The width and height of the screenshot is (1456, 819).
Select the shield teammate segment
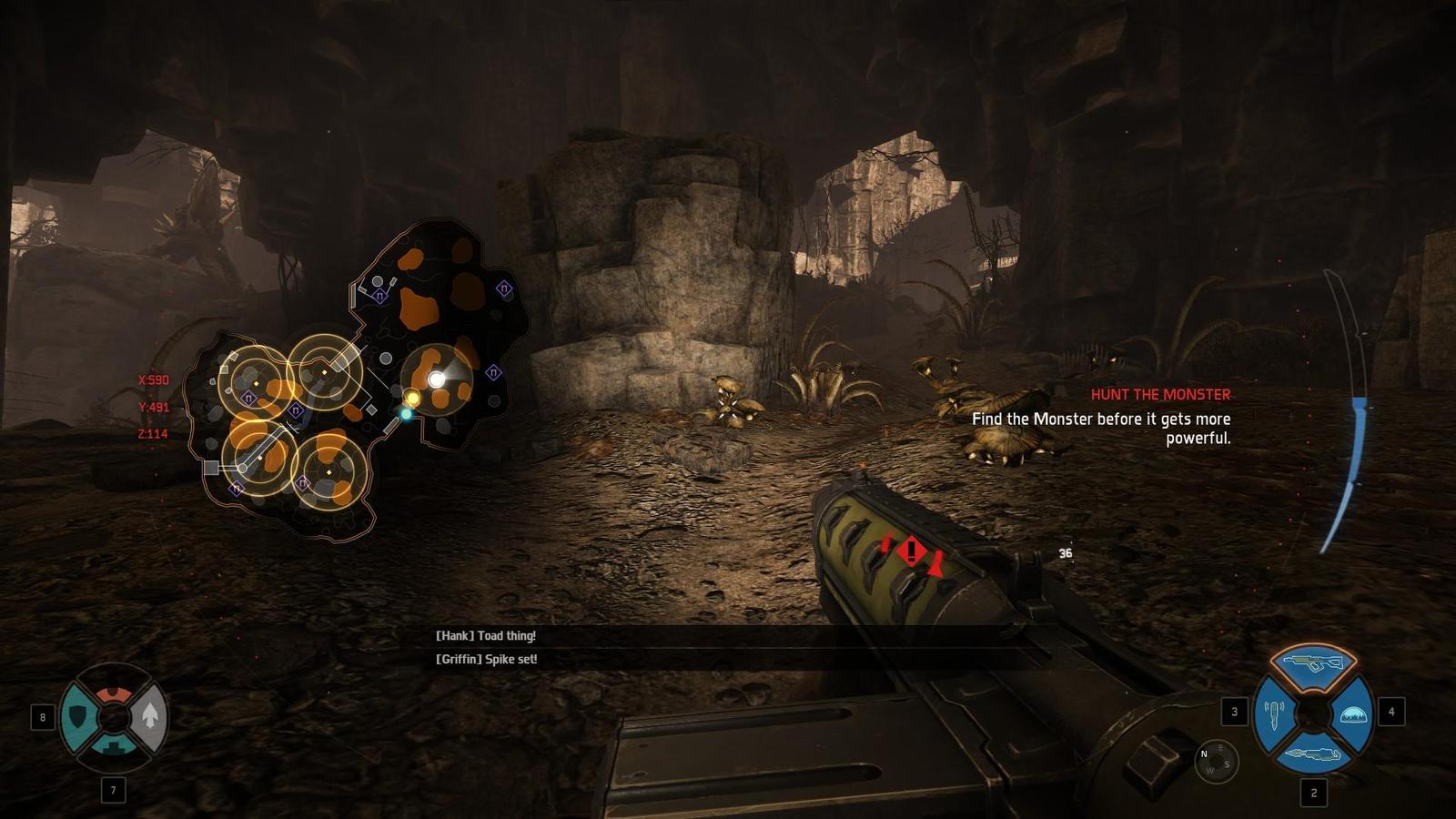coord(78,718)
